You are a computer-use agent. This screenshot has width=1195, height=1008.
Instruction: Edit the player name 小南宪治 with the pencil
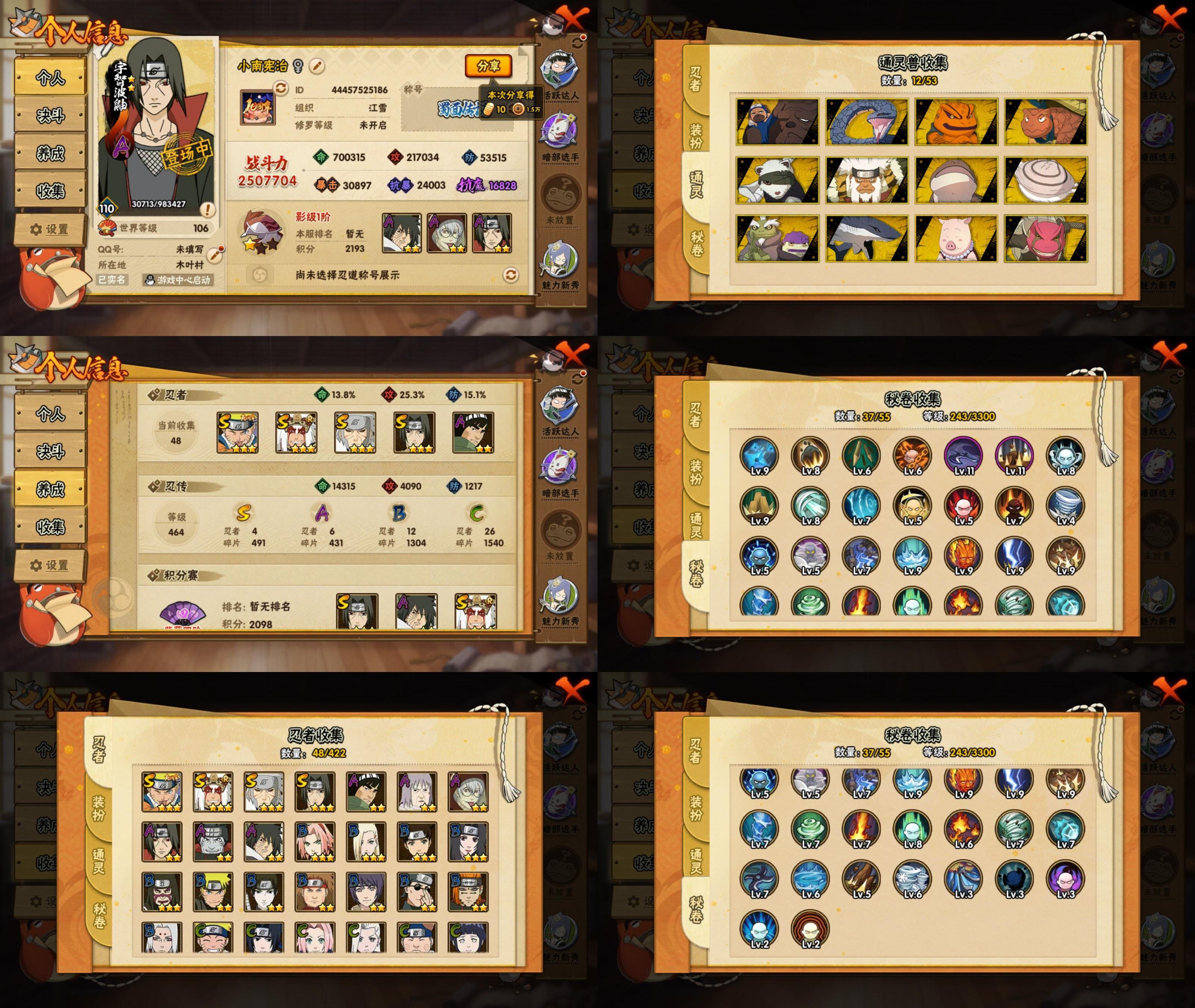pos(317,66)
